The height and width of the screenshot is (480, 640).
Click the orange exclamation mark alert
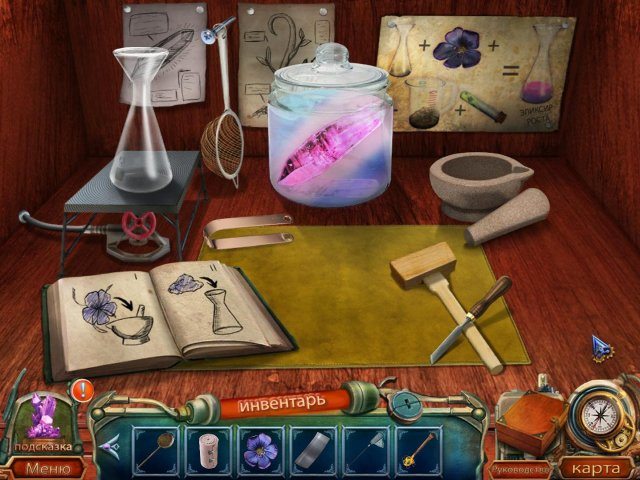(x=81, y=390)
